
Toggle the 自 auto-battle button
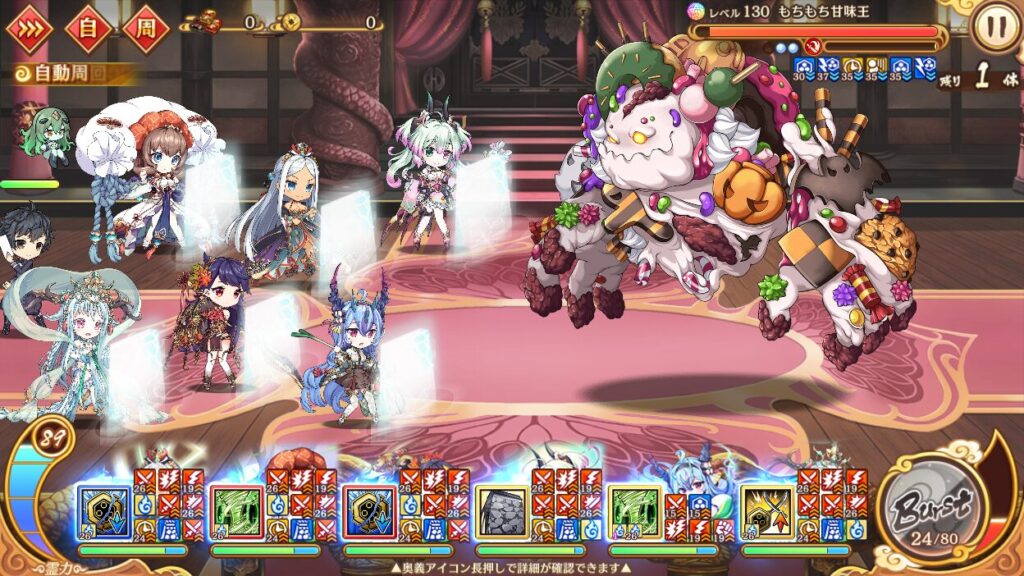(88, 29)
